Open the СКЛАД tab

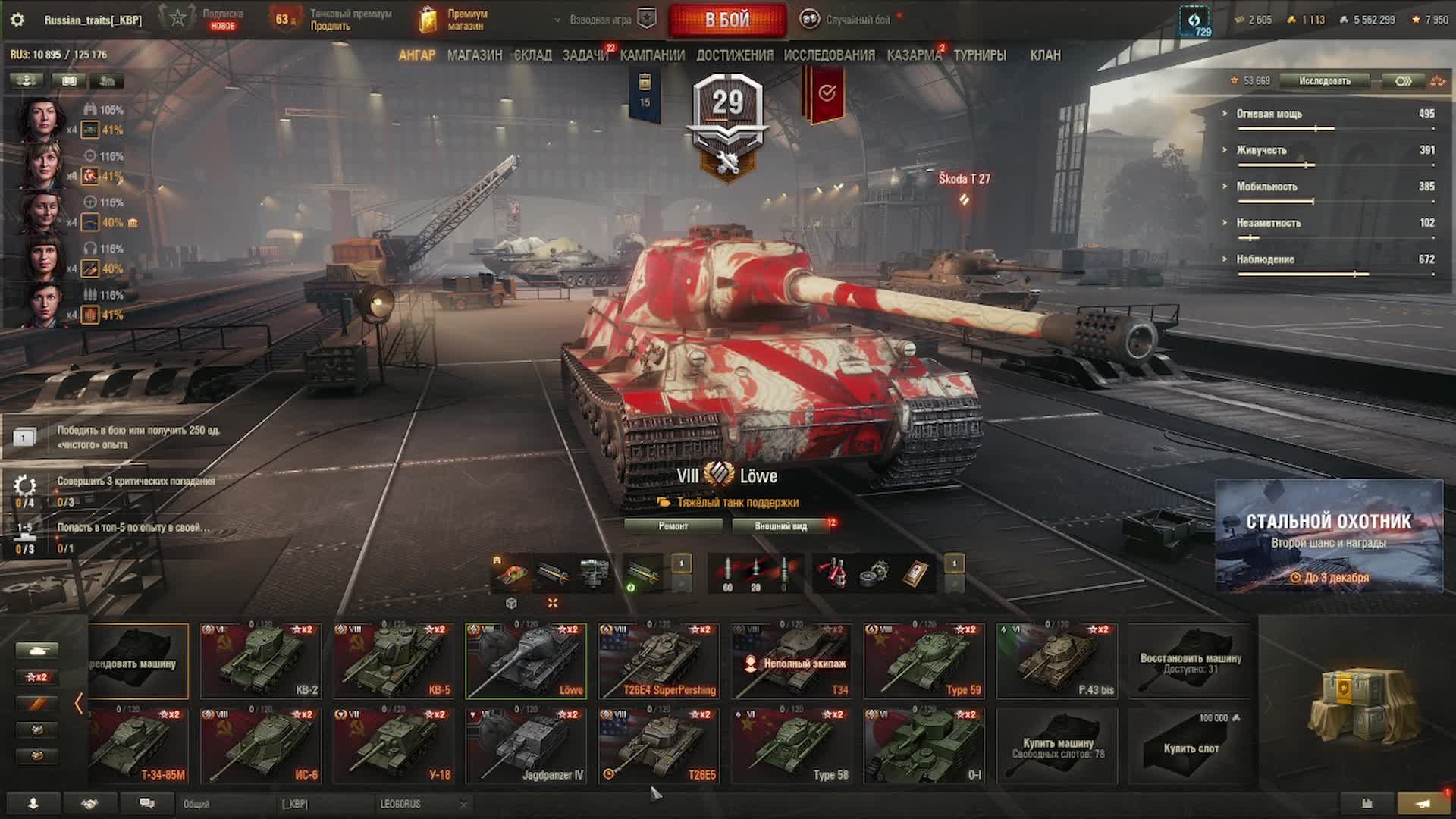click(532, 55)
